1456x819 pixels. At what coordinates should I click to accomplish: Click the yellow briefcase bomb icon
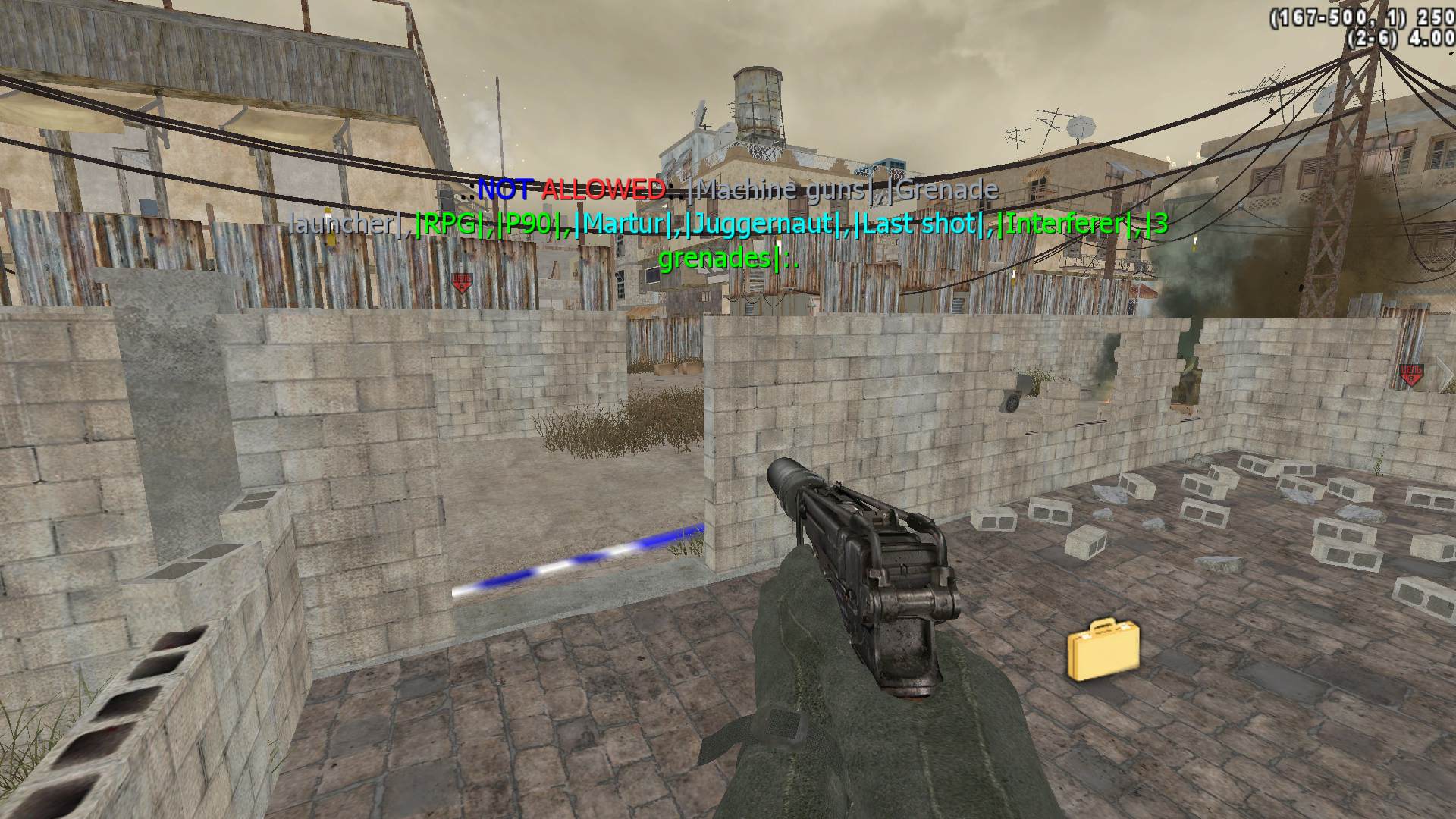[1103, 650]
